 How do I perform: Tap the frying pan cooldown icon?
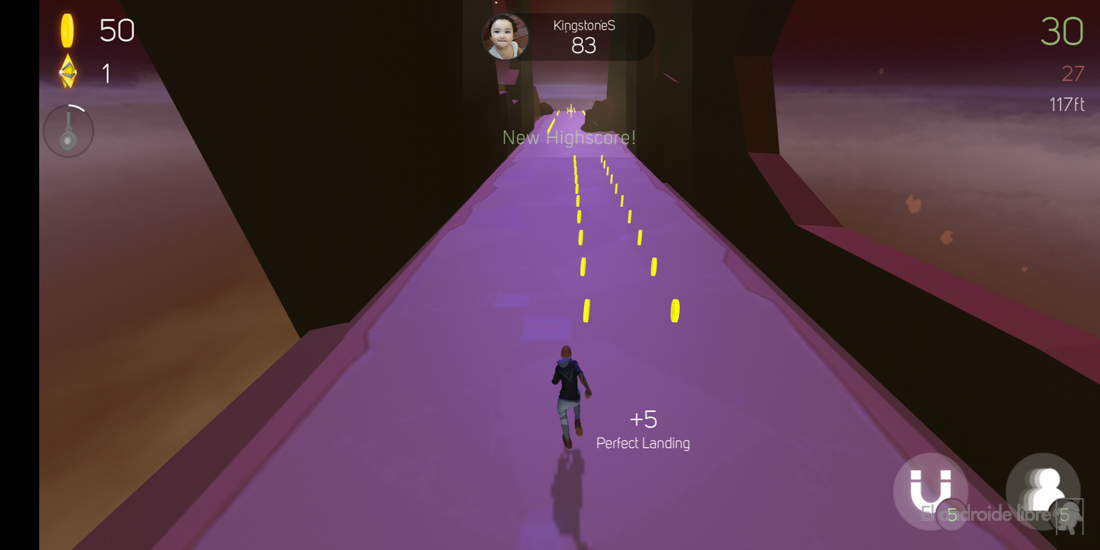[68, 131]
